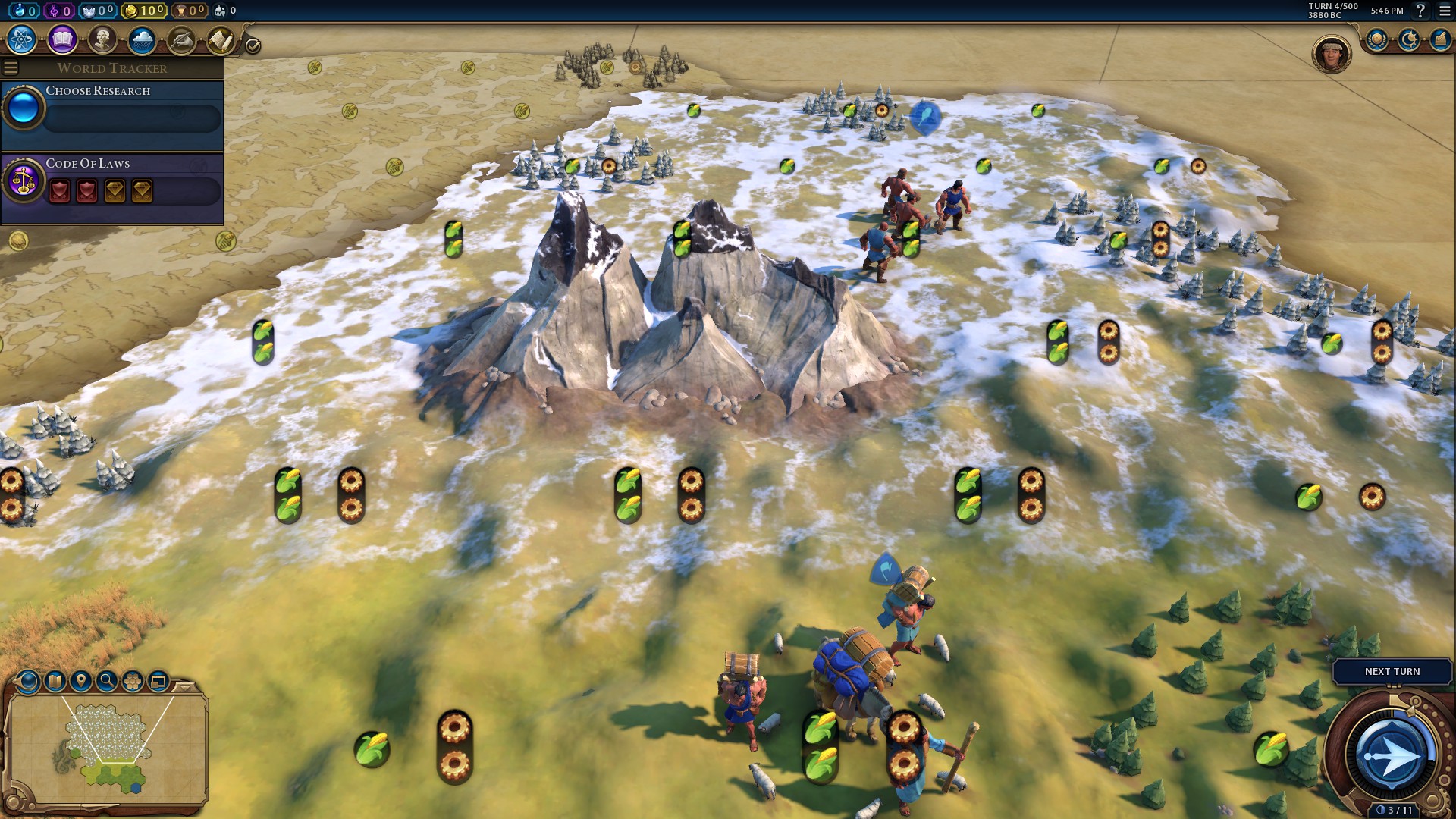
Task: View the Great People screen
Action: 101,38
